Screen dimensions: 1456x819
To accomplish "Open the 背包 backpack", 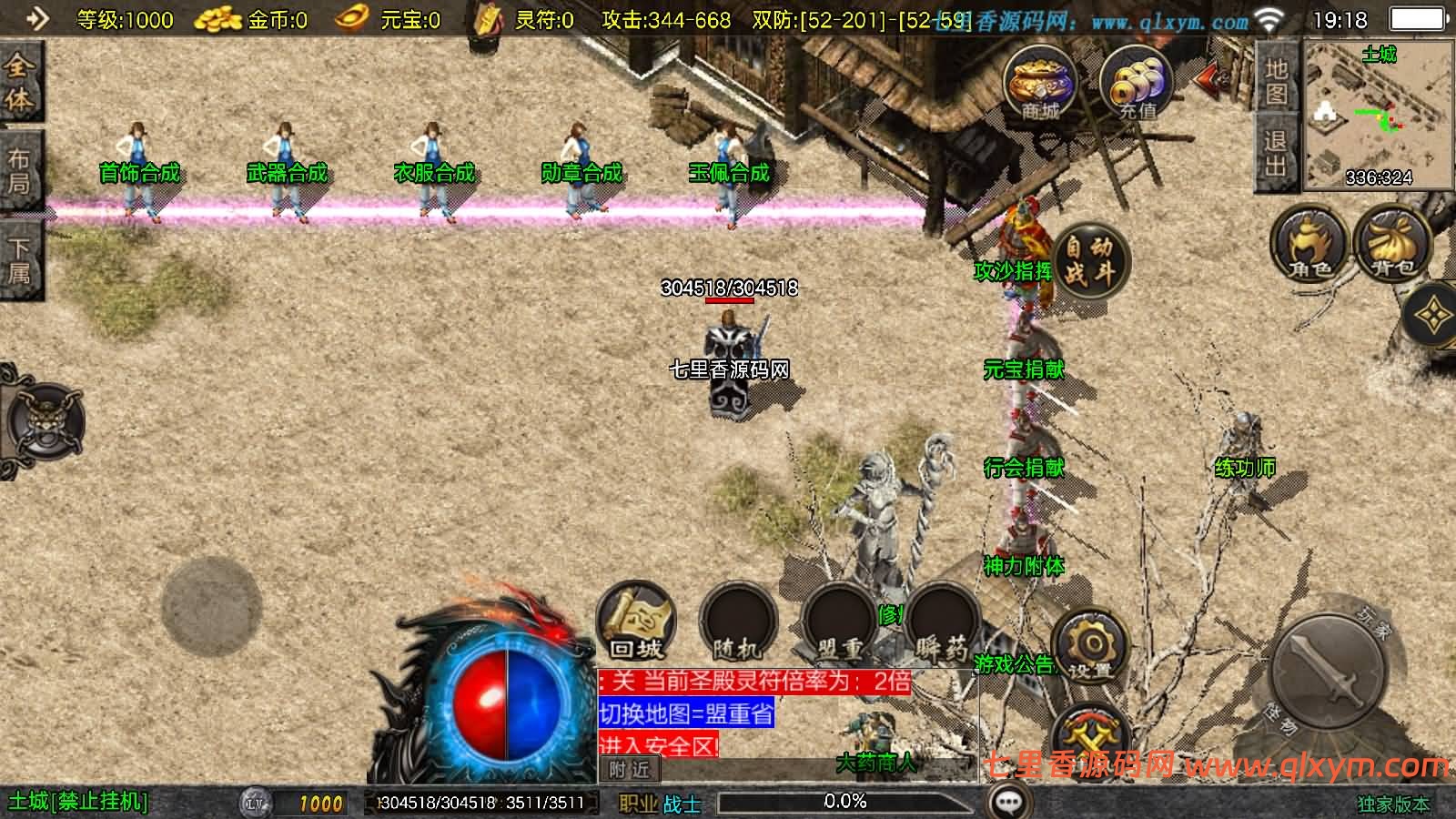I will tap(1392, 243).
